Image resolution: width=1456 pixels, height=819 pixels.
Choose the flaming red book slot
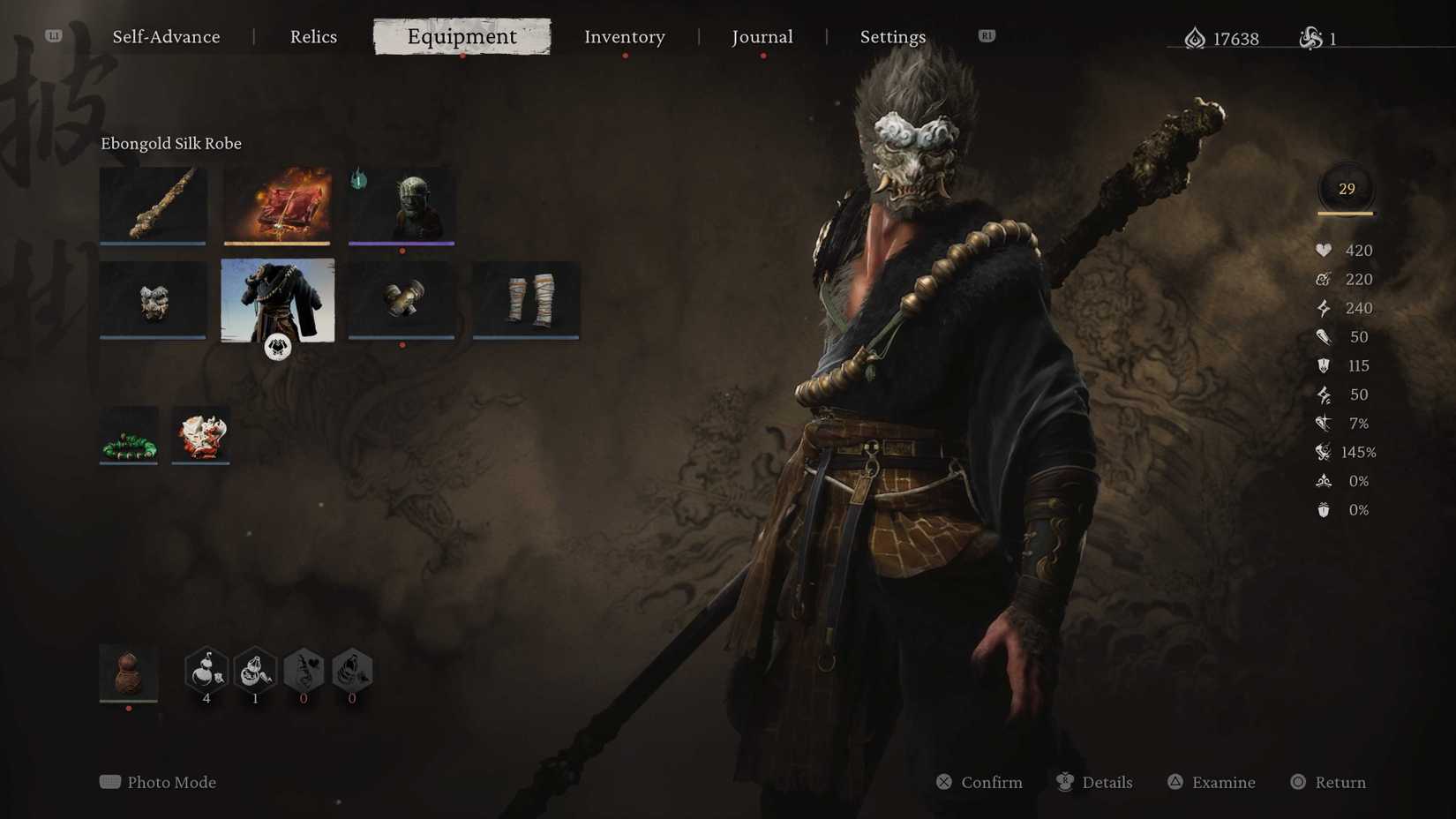point(277,206)
